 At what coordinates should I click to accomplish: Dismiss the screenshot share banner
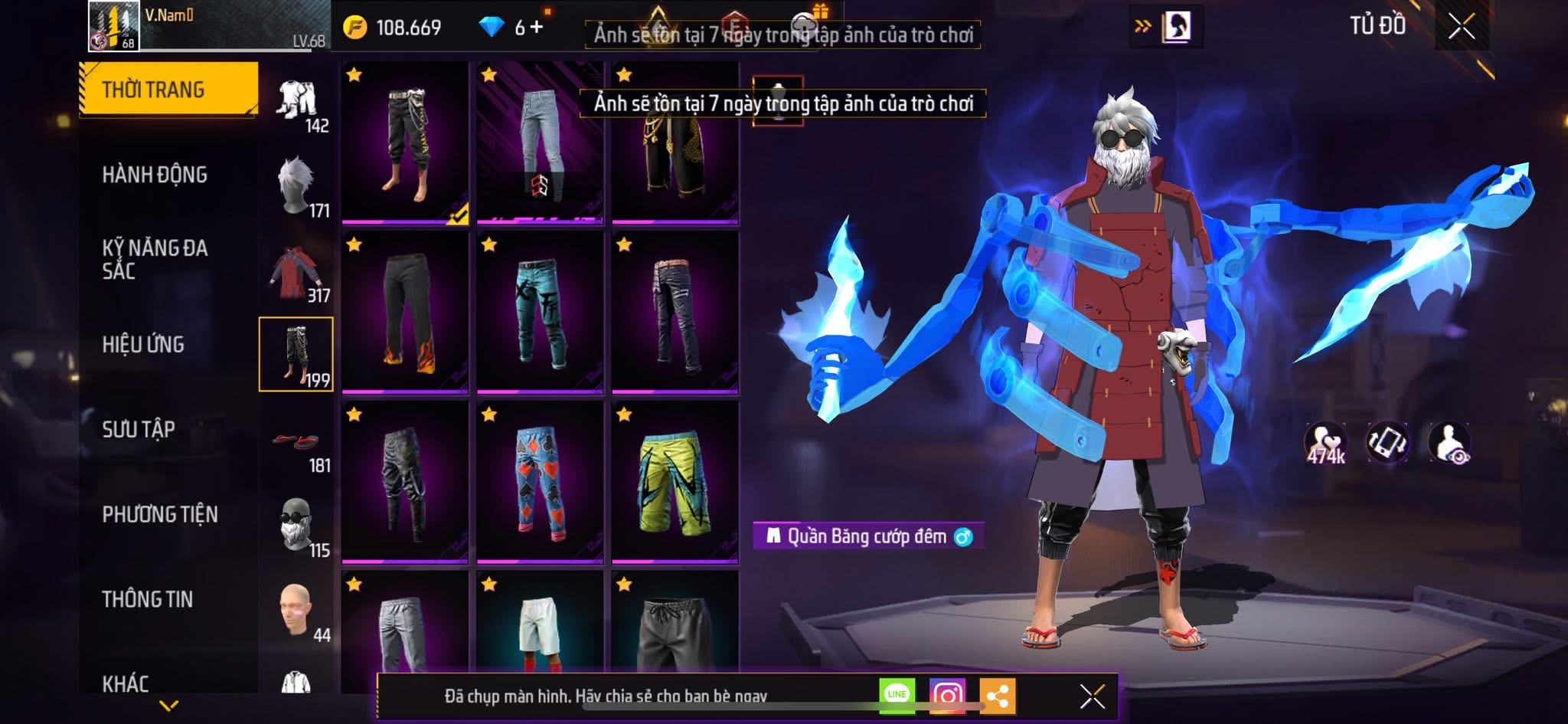point(1092,696)
